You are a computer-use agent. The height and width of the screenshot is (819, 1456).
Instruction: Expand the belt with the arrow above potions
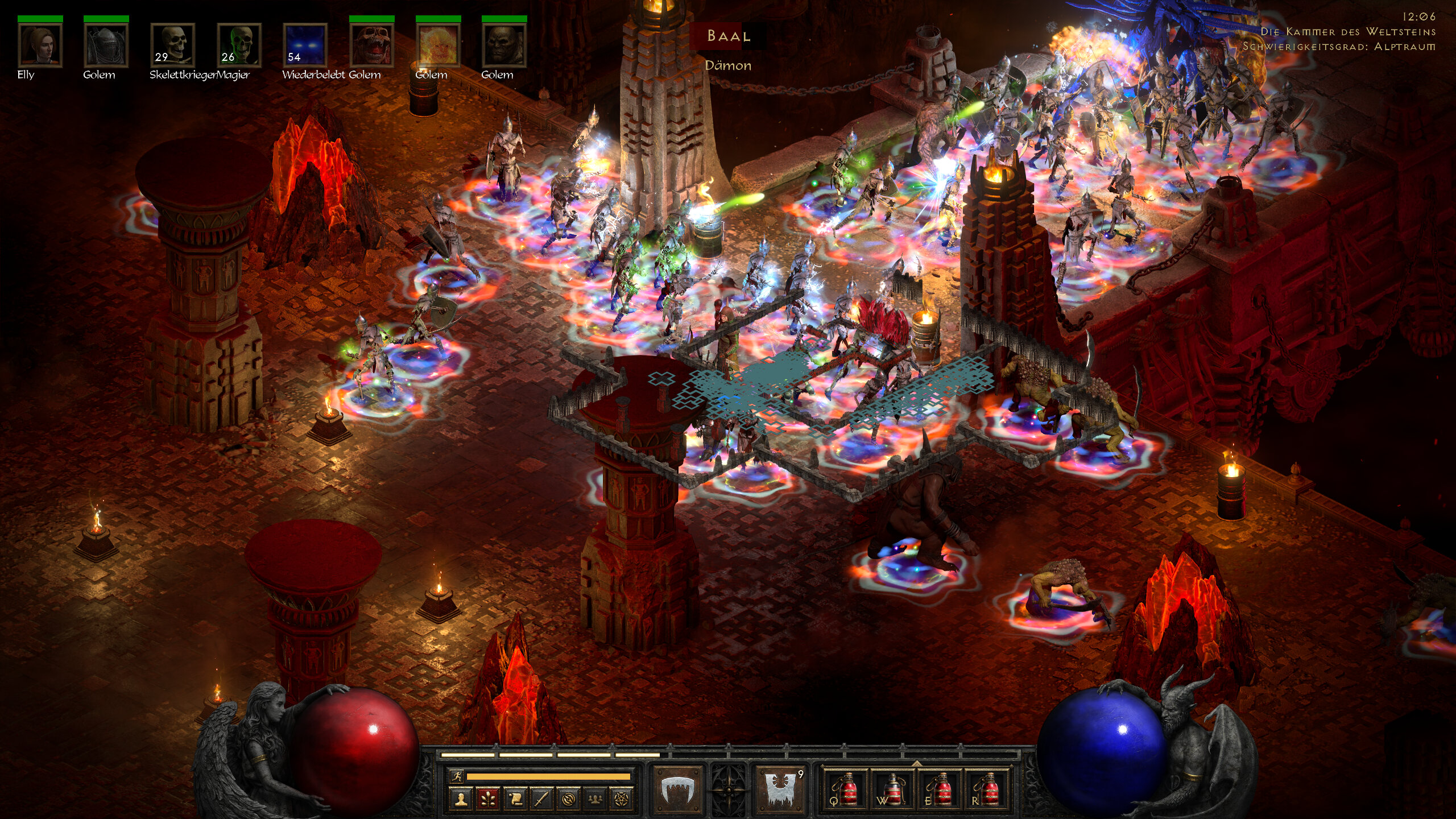click(x=916, y=763)
